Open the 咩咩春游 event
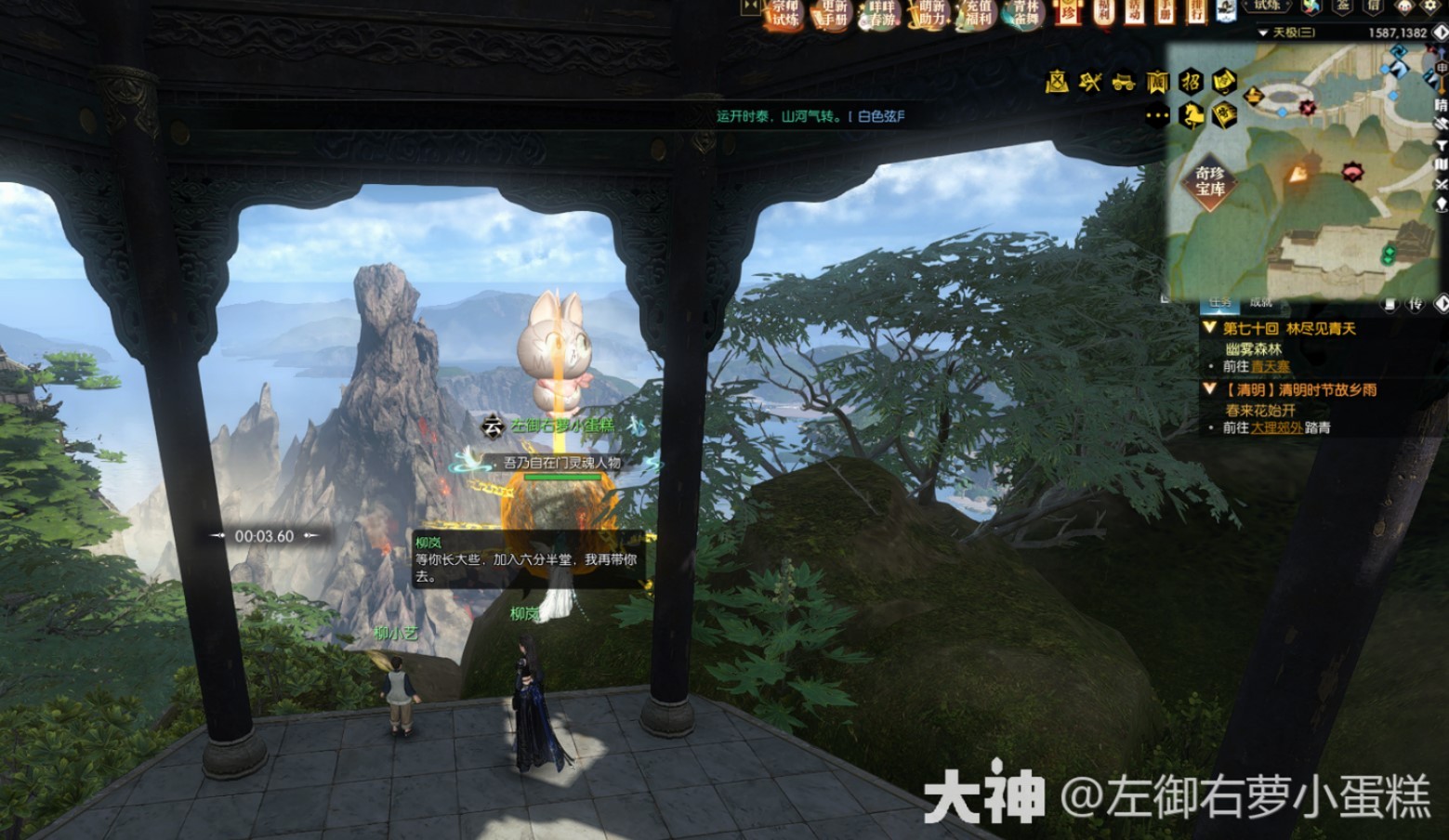1449x840 pixels. (881, 14)
